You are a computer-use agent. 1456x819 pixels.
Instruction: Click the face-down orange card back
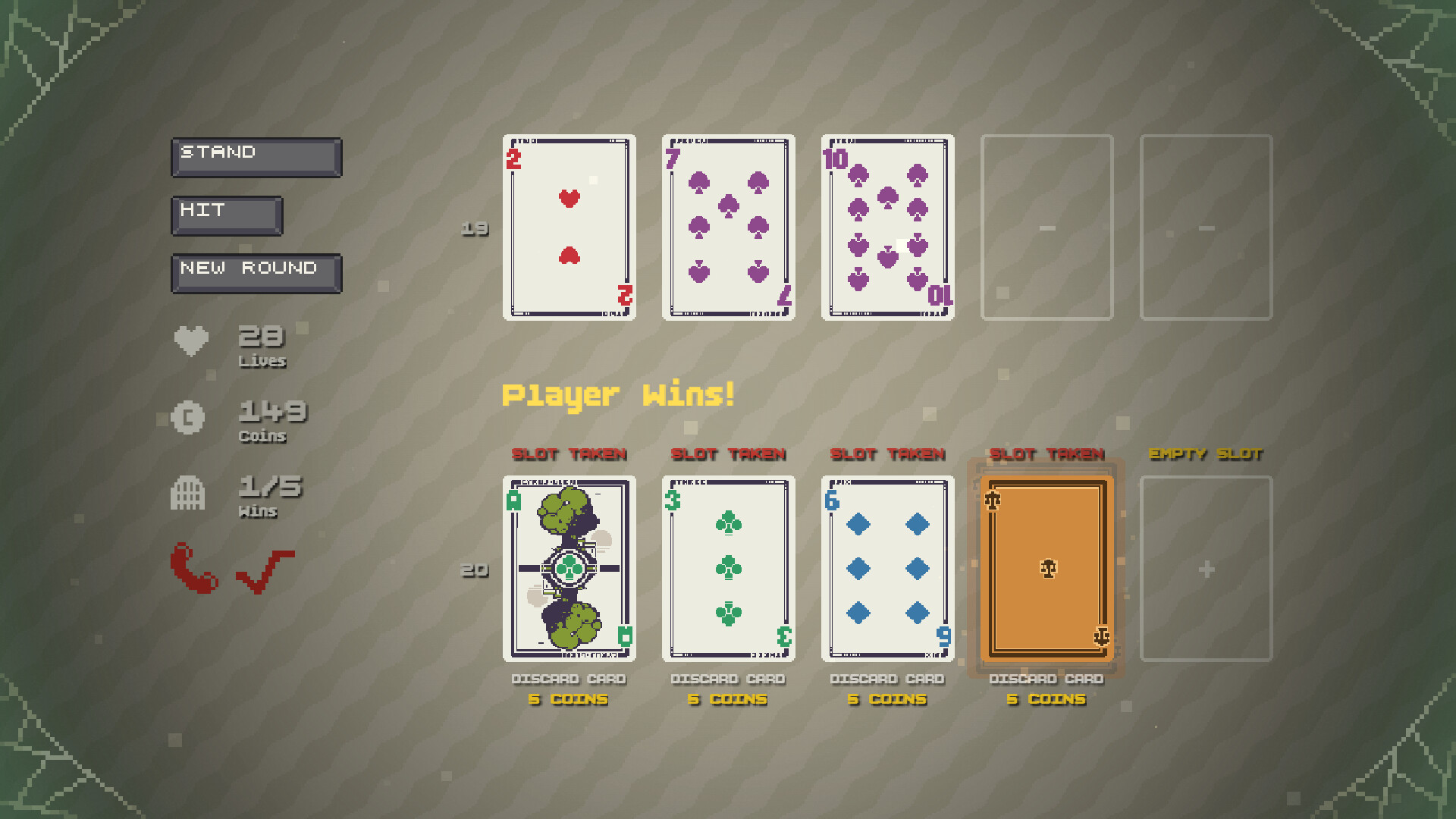point(1046,567)
